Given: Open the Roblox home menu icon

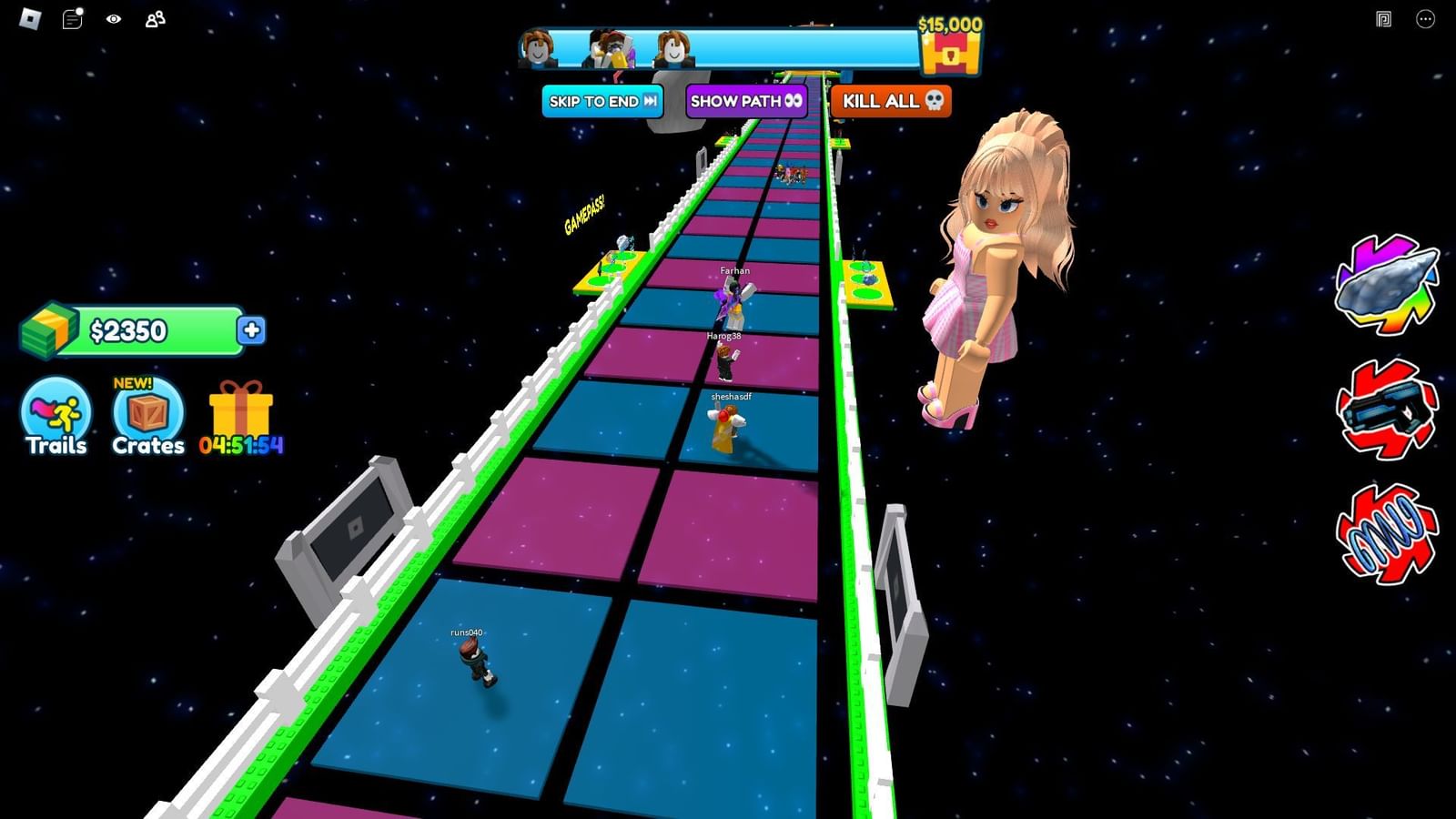Looking at the screenshot, I should [28, 18].
